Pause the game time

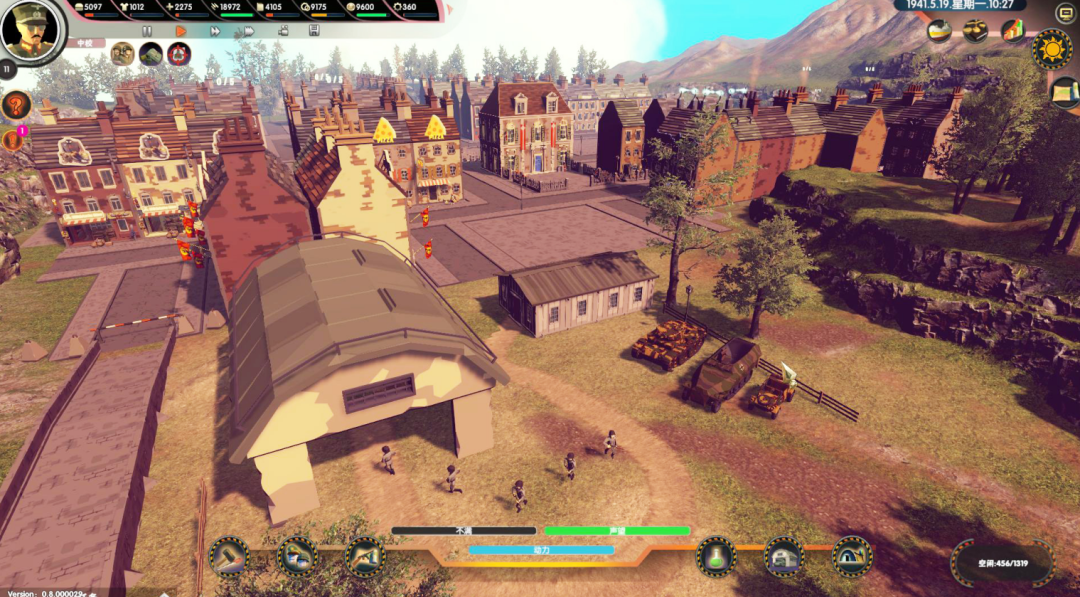pos(147,31)
